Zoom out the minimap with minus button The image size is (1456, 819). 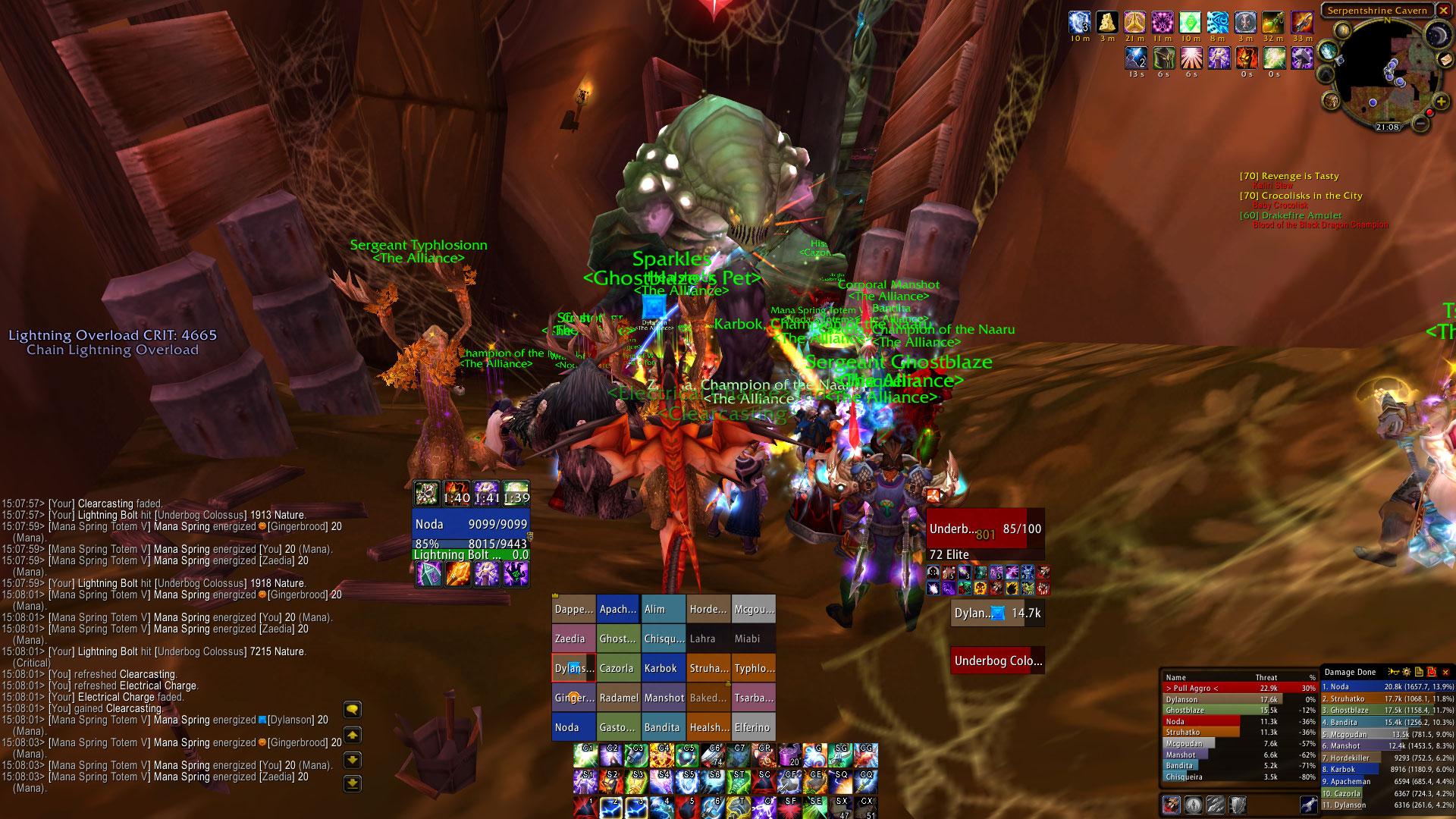point(1420,123)
